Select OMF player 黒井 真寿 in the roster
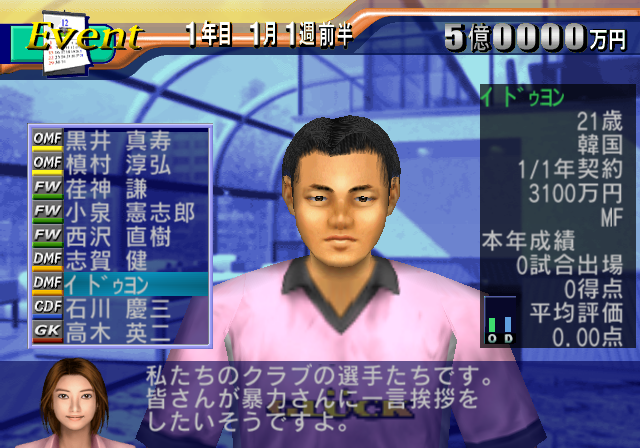640x448 pixels. click(x=119, y=140)
